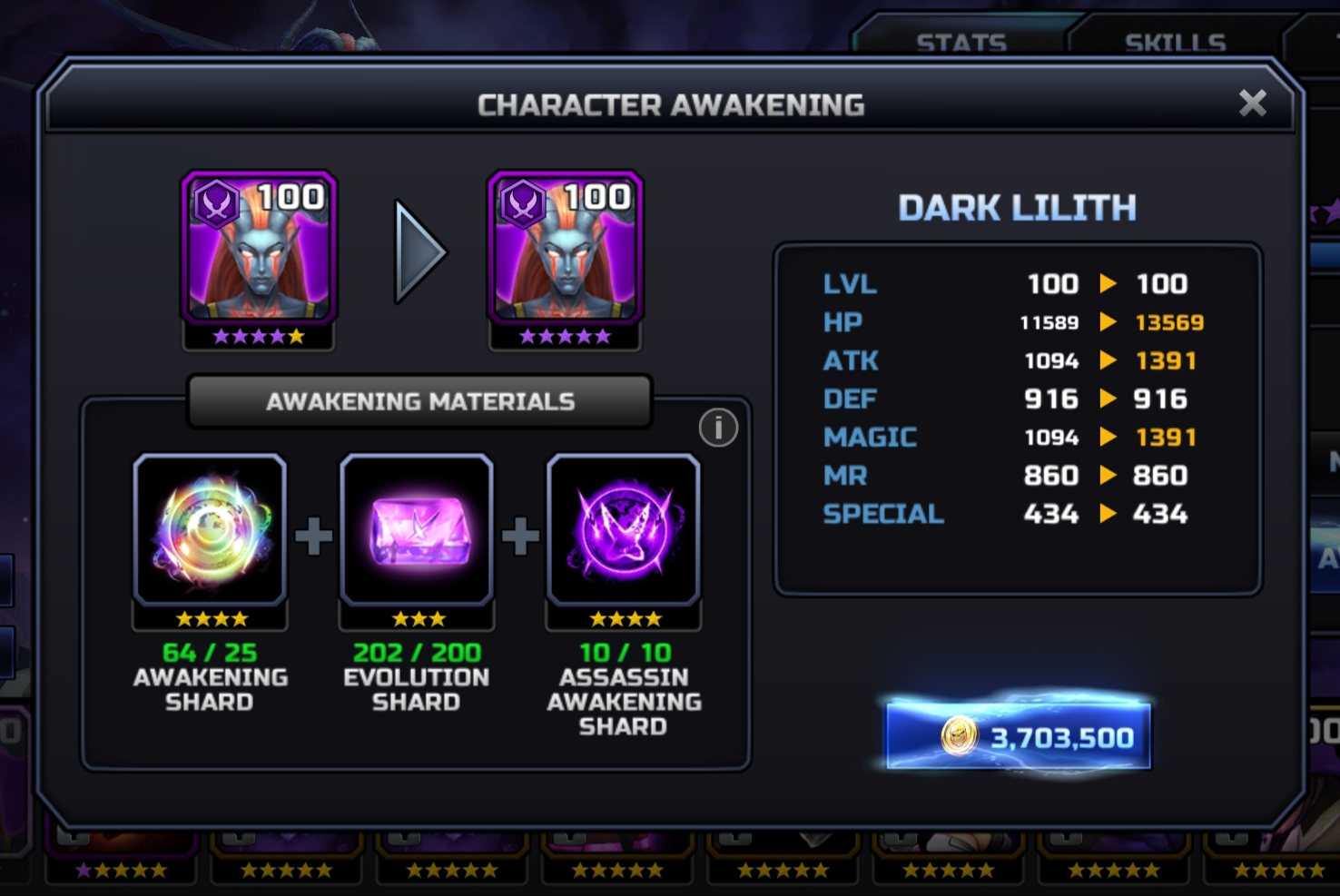Select the Assassin Awakening Shard slot
The image size is (1340, 896).
[624, 532]
